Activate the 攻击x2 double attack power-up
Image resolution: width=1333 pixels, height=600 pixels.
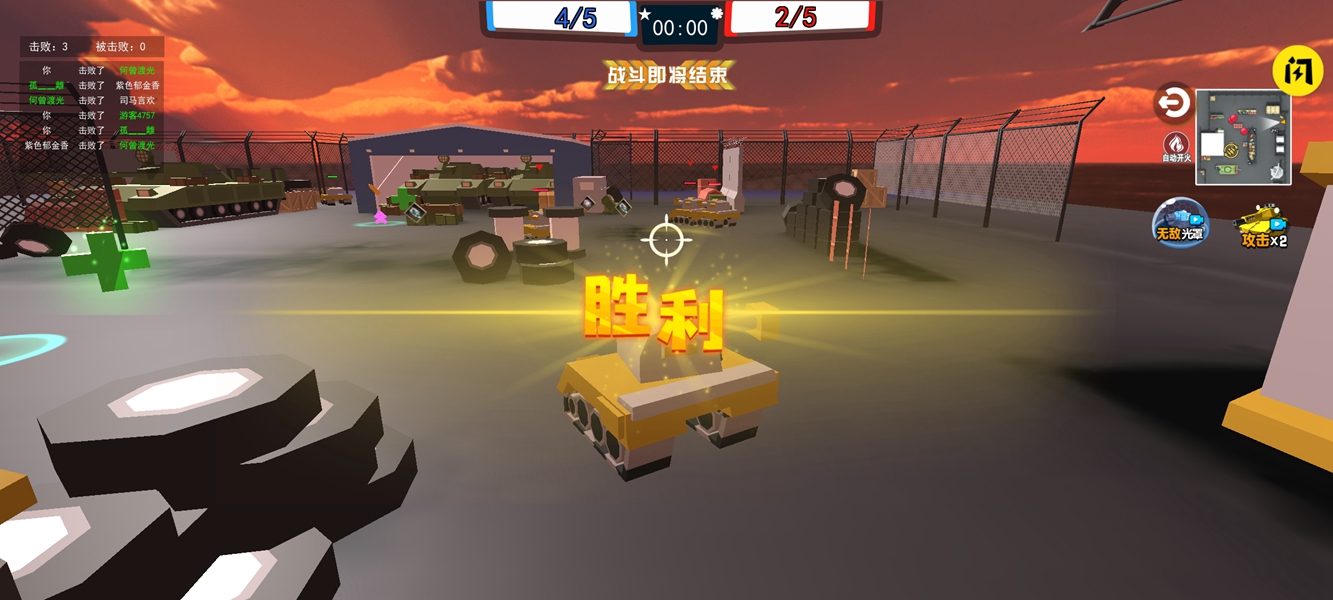[1262, 226]
